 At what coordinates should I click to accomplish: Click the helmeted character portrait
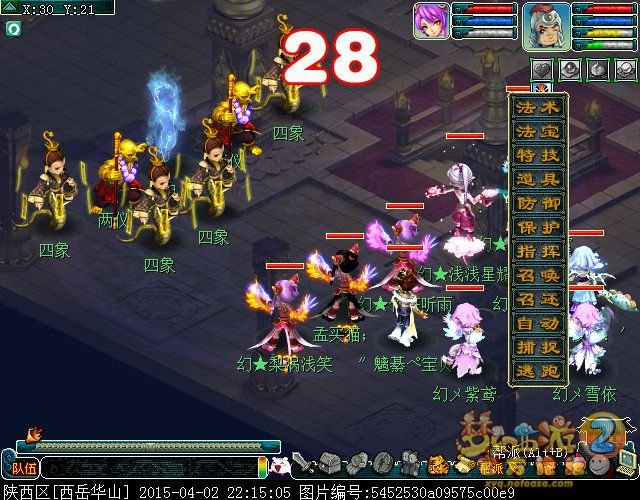click(546, 25)
